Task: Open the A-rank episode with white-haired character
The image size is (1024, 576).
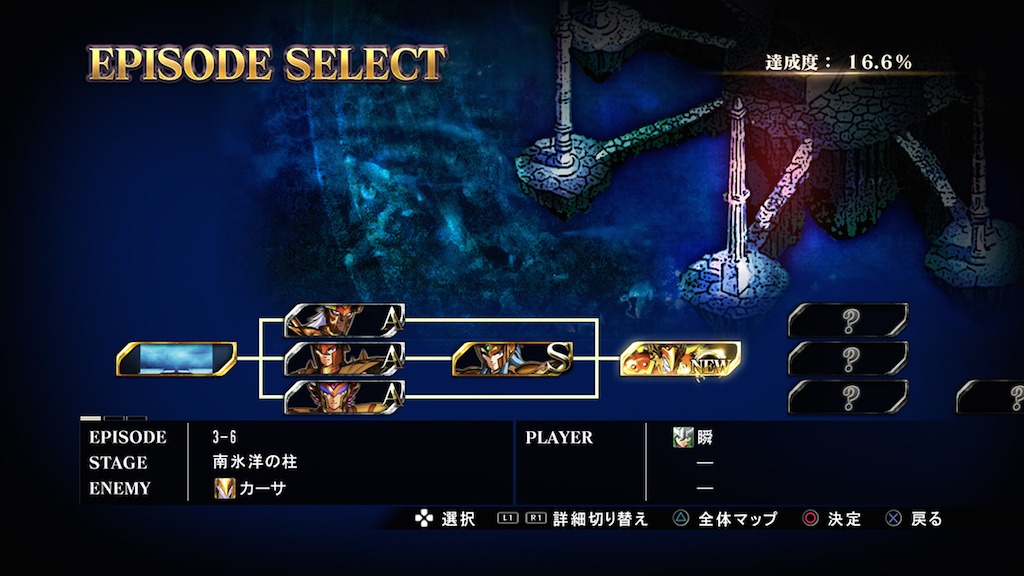Action: pos(344,320)
